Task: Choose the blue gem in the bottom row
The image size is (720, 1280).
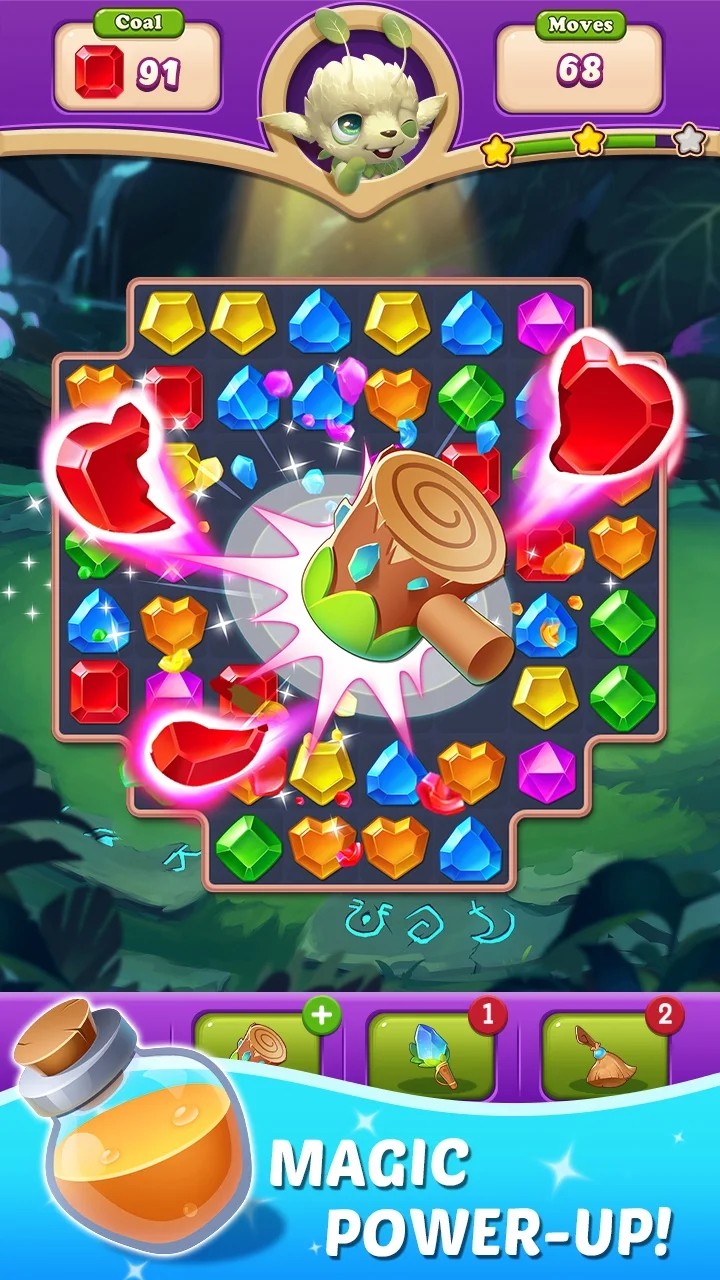Action: pyautogui.click(x=469, y=848)
